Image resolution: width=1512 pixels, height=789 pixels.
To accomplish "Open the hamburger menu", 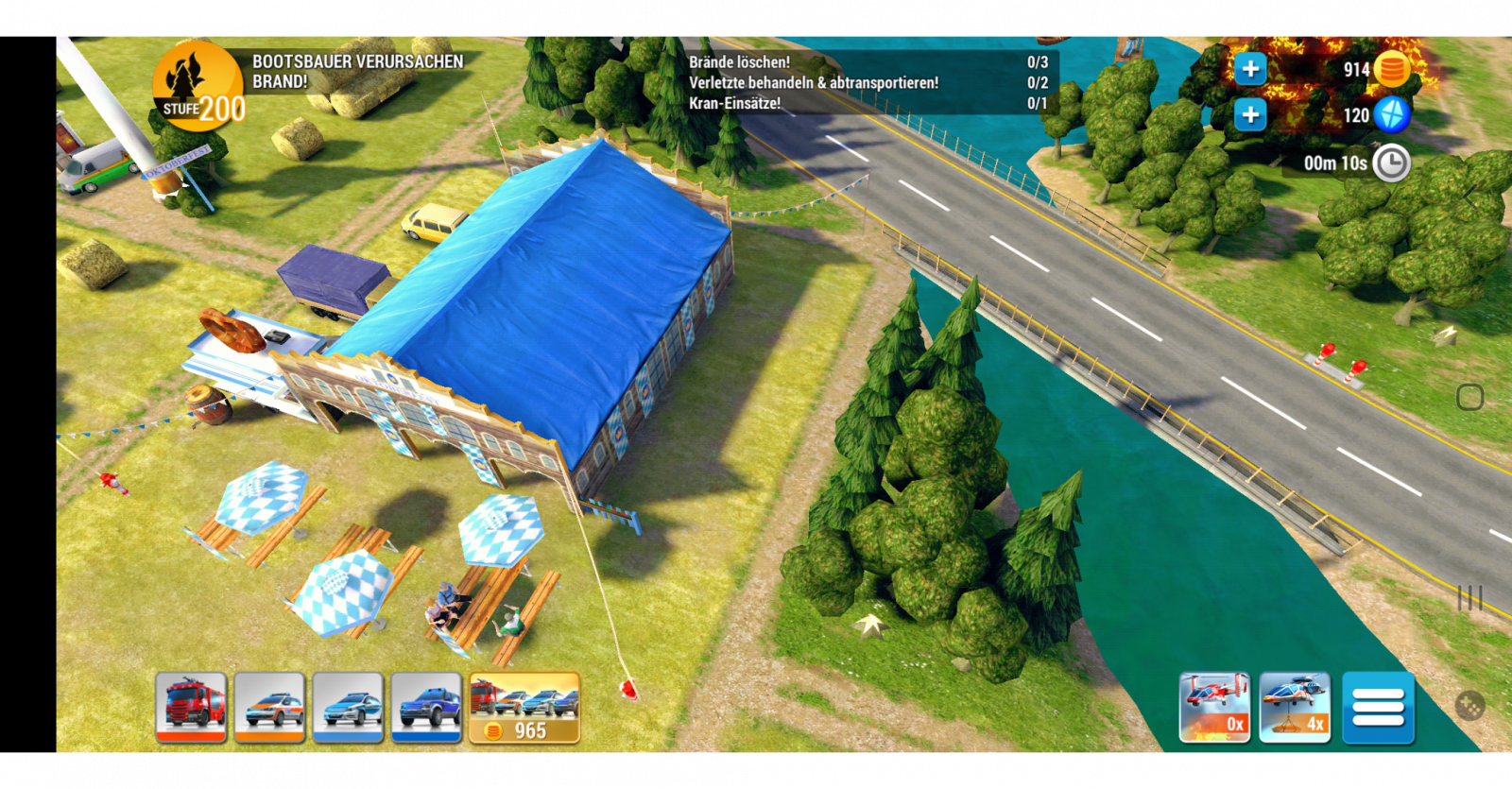I will click(1378, 708).
